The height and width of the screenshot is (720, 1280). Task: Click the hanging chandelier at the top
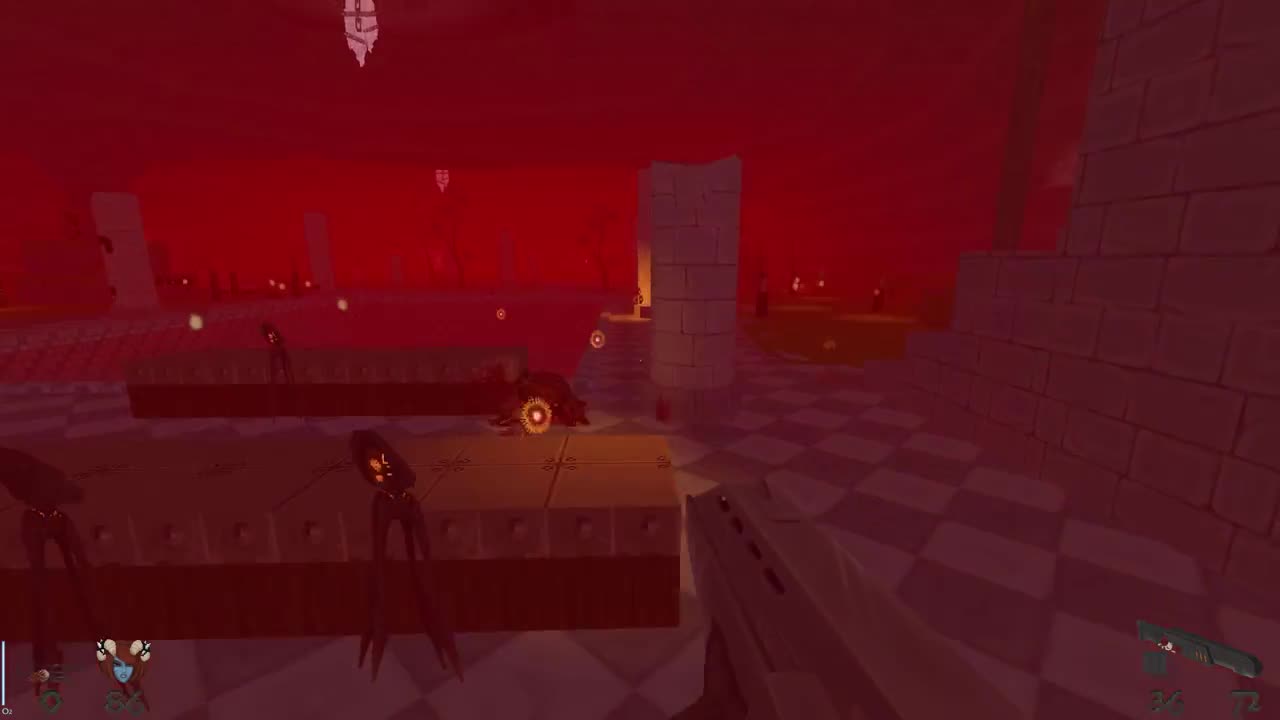[360, 30]
